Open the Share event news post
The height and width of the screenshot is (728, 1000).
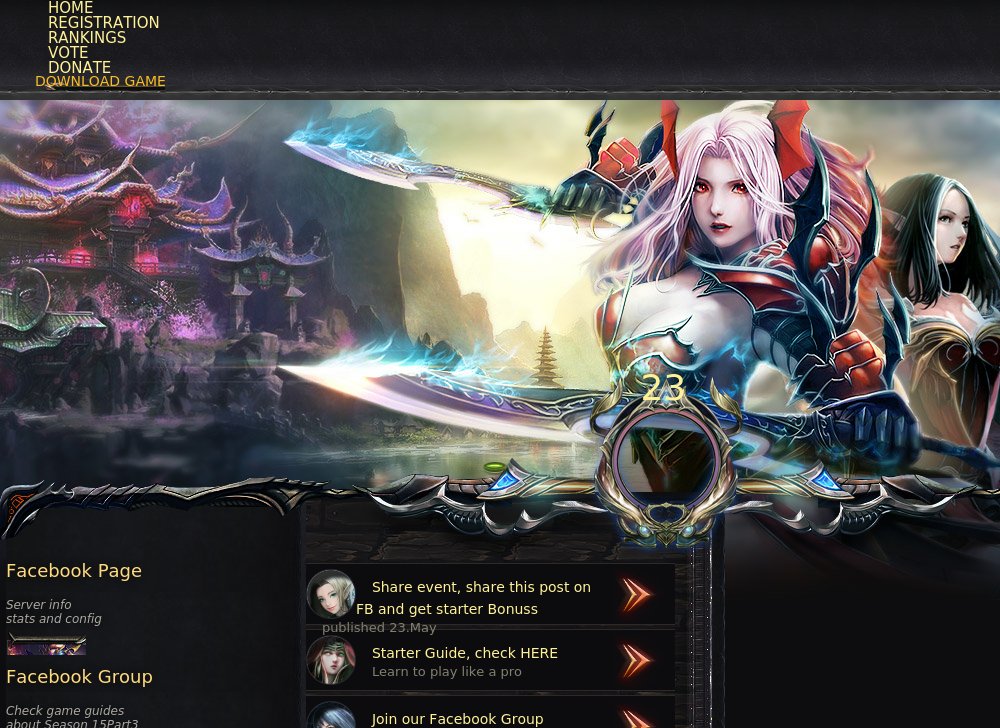(x=481, y=587)
